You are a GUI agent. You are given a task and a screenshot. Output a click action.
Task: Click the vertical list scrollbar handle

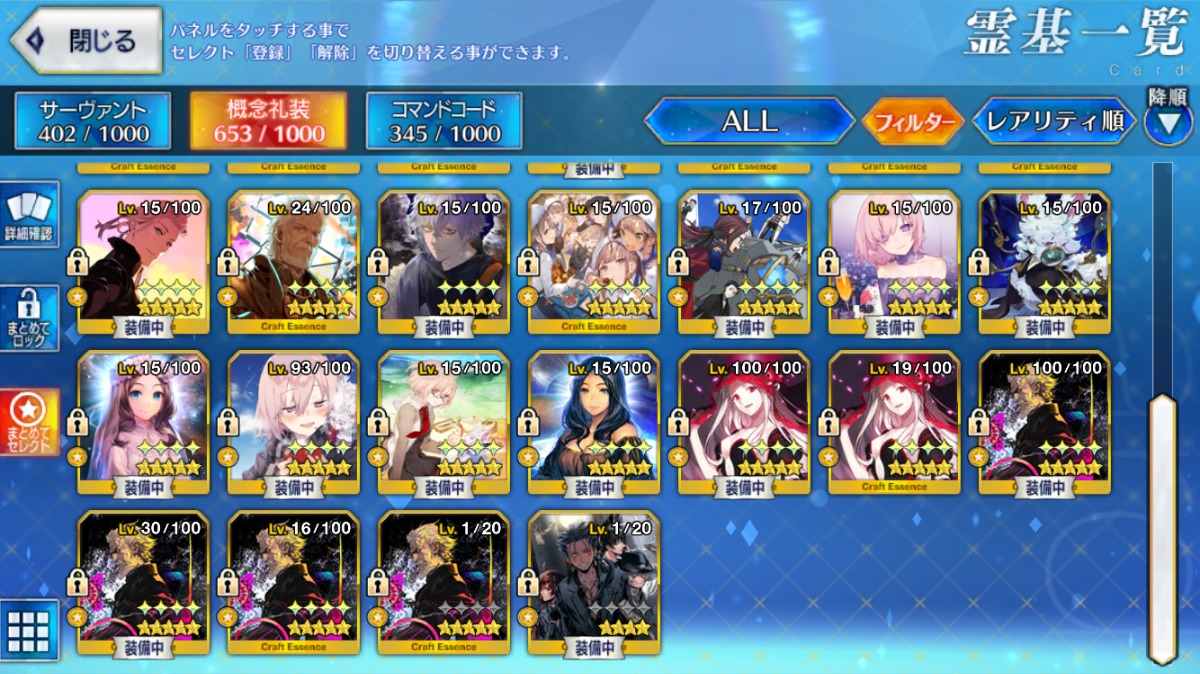1162,528
